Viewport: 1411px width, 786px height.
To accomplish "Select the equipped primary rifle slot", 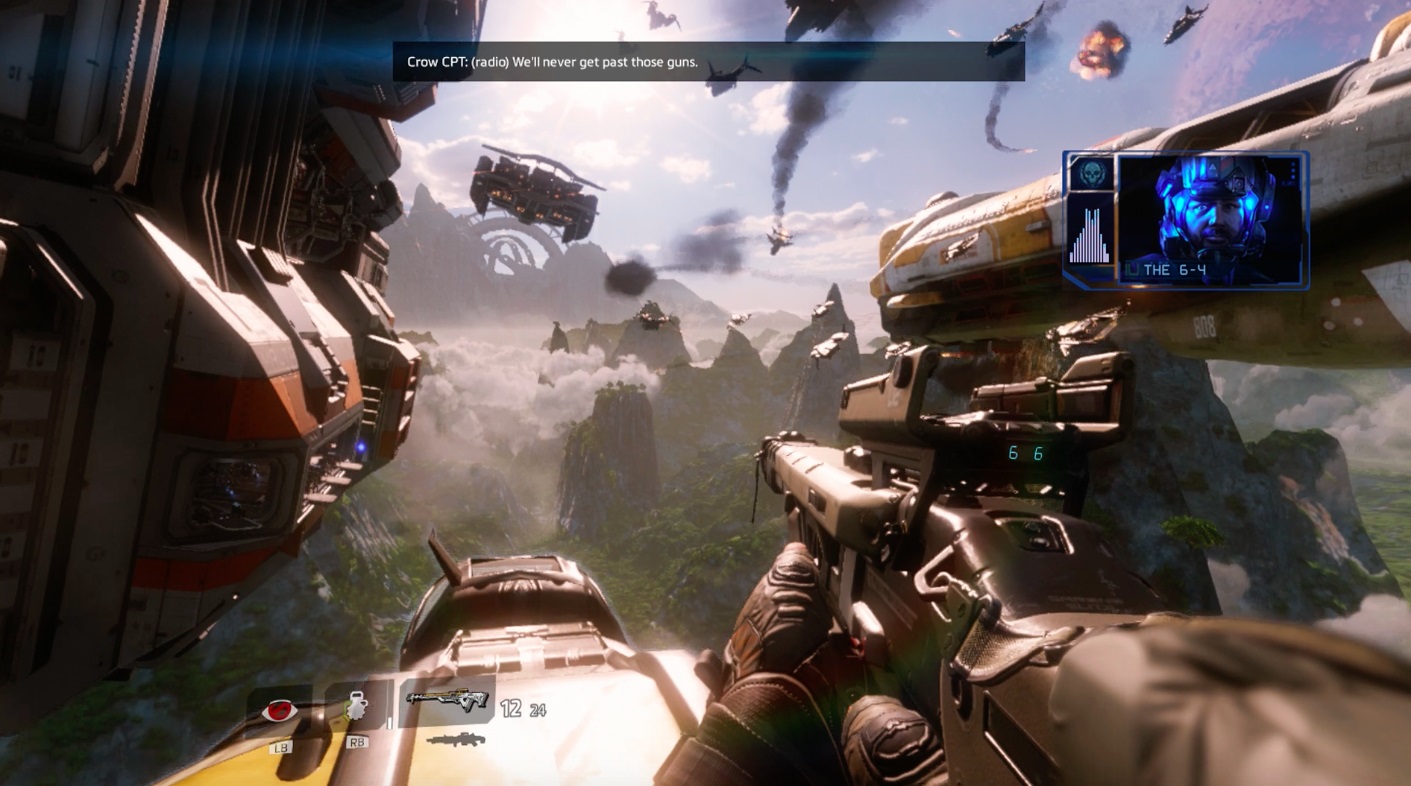I will click(x=445, y=701).
